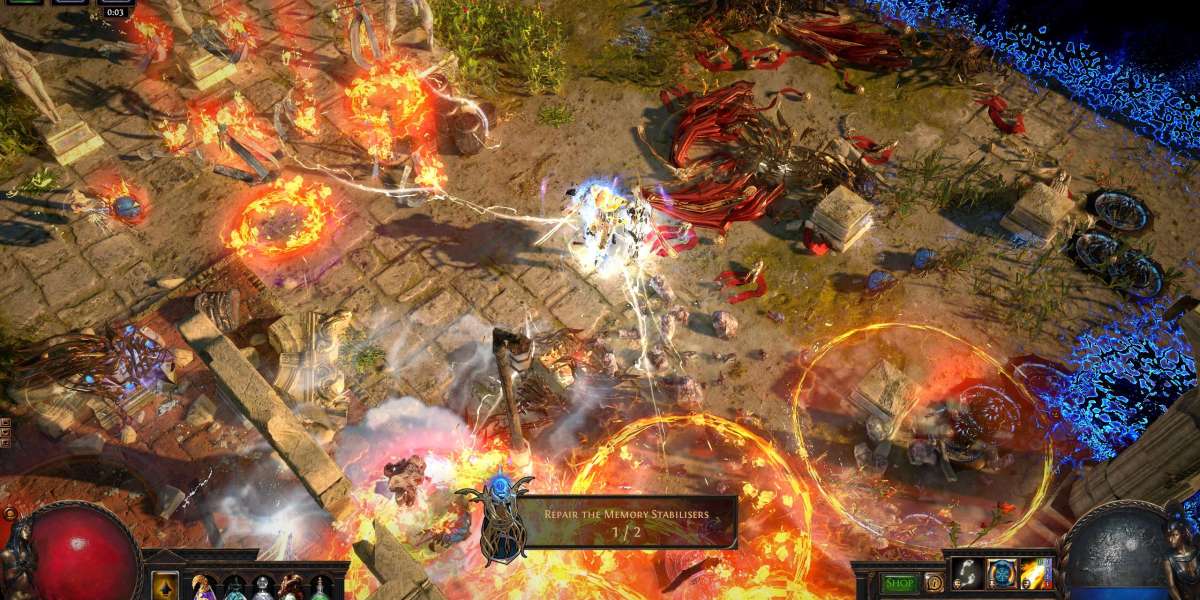The image size is (1200, 600).
Task: Use the silver-white flask
Action: pyautogui.click(x=262, y=588)
